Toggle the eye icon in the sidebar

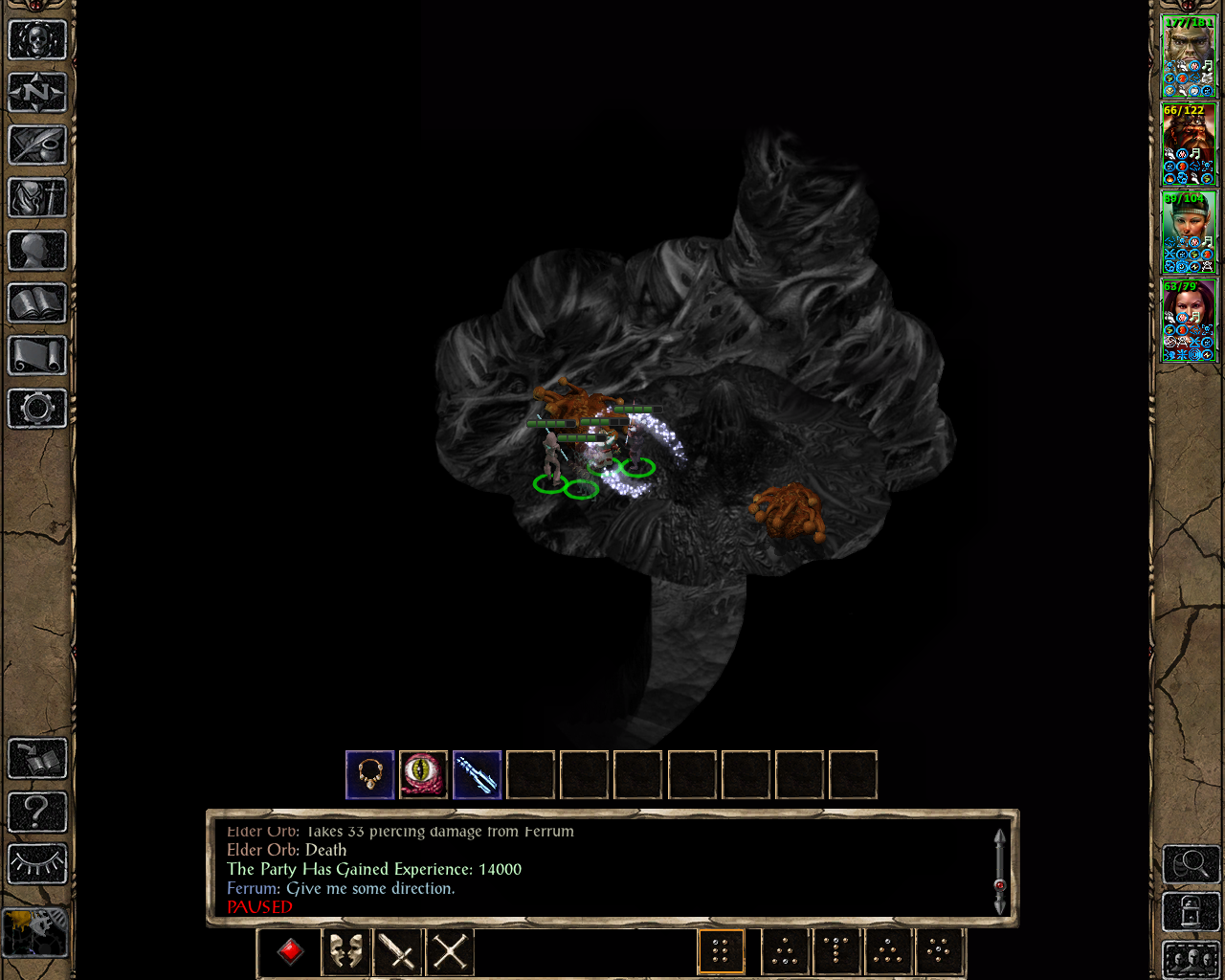(x=36, y=862)
